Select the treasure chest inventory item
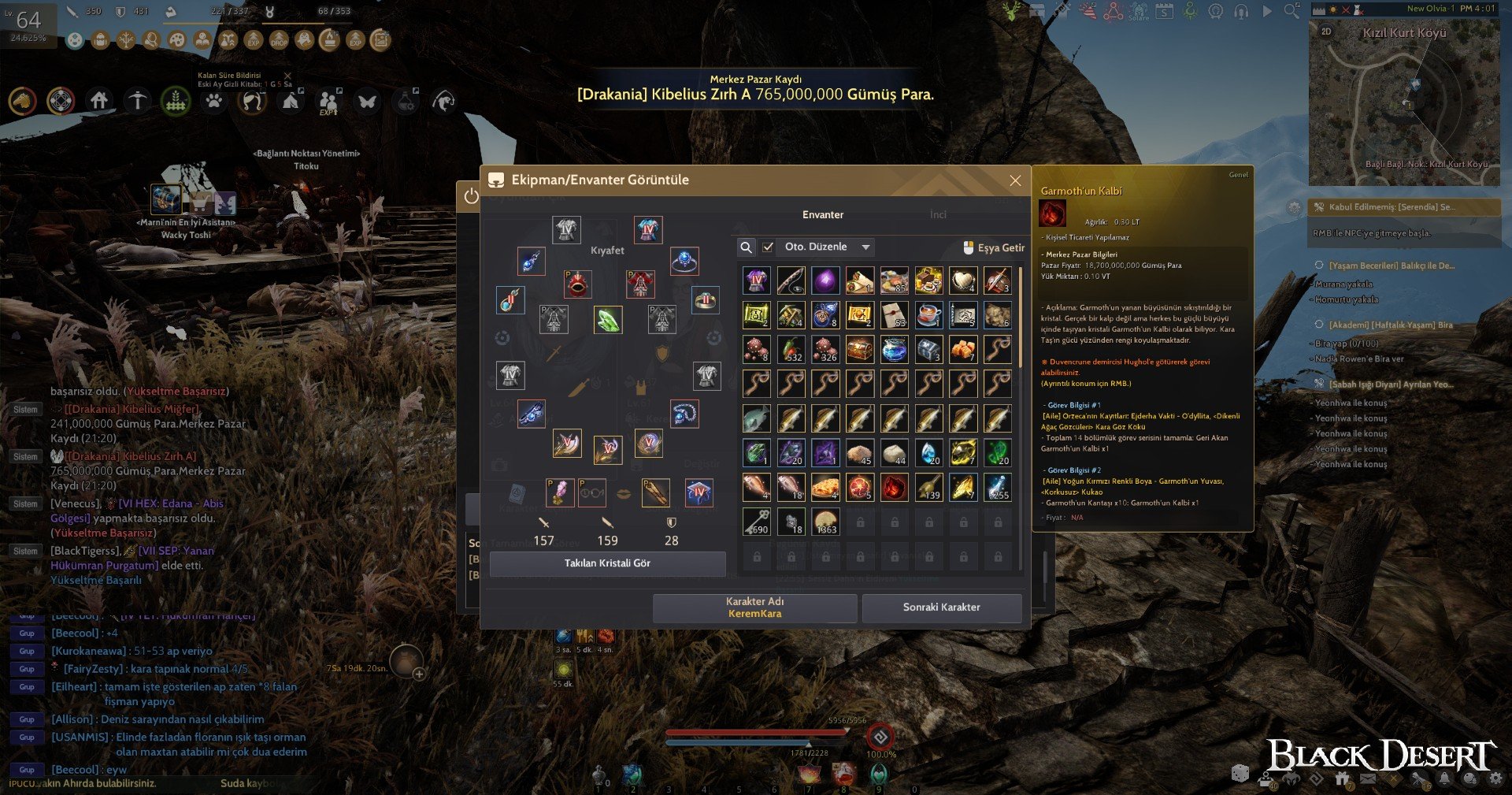 pos(859,349)
